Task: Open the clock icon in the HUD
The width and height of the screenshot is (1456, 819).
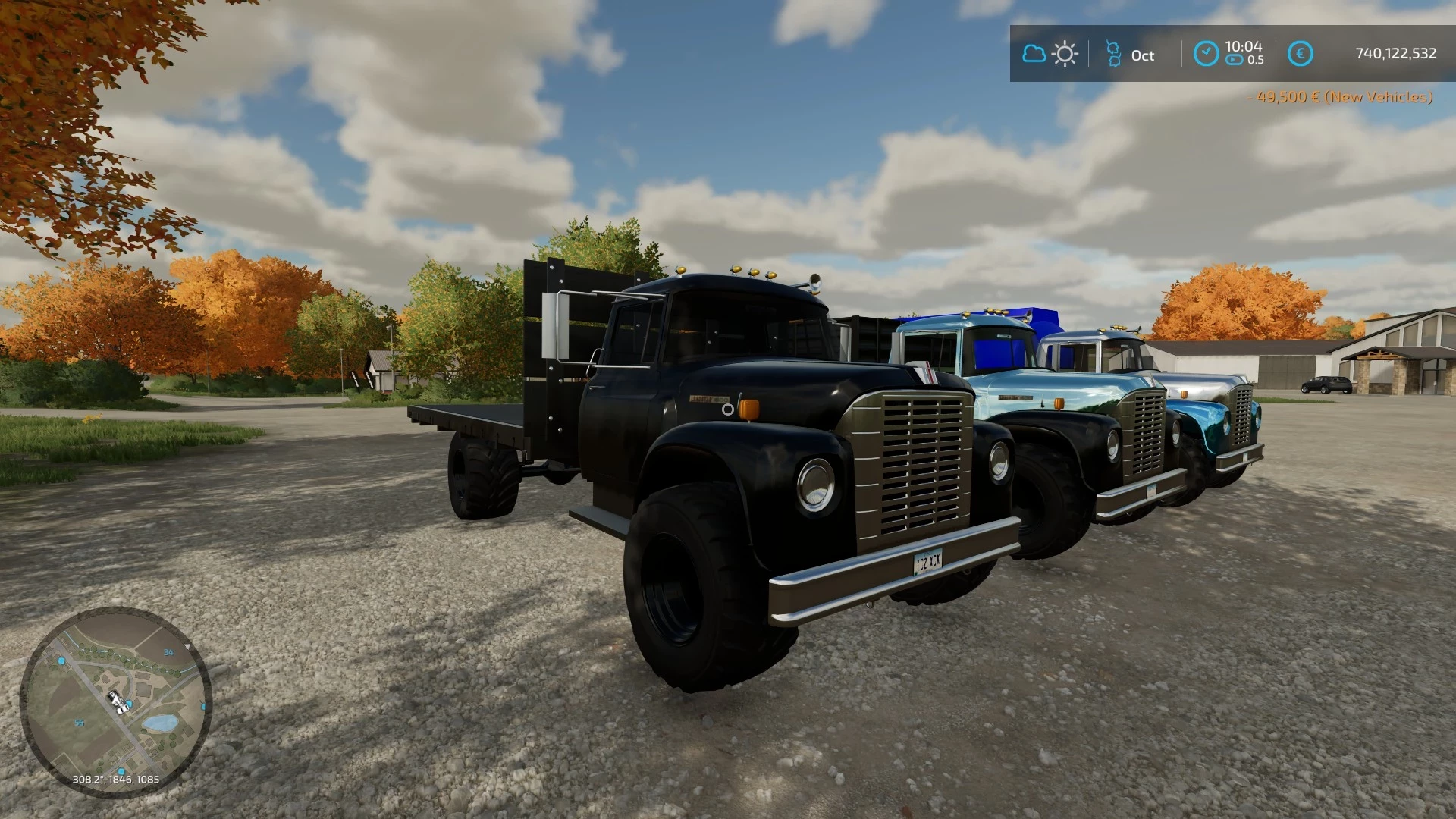Action: (1206, 54)
